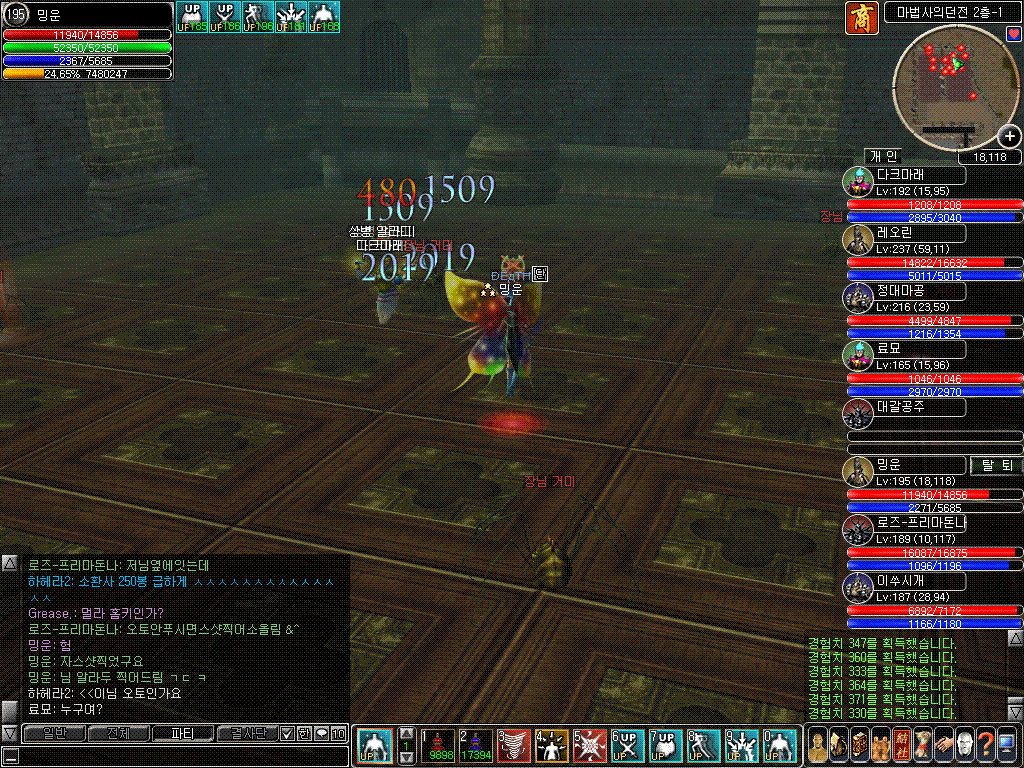
Task: Switch to the 결사단 chat tab
Action: (246, 734)
